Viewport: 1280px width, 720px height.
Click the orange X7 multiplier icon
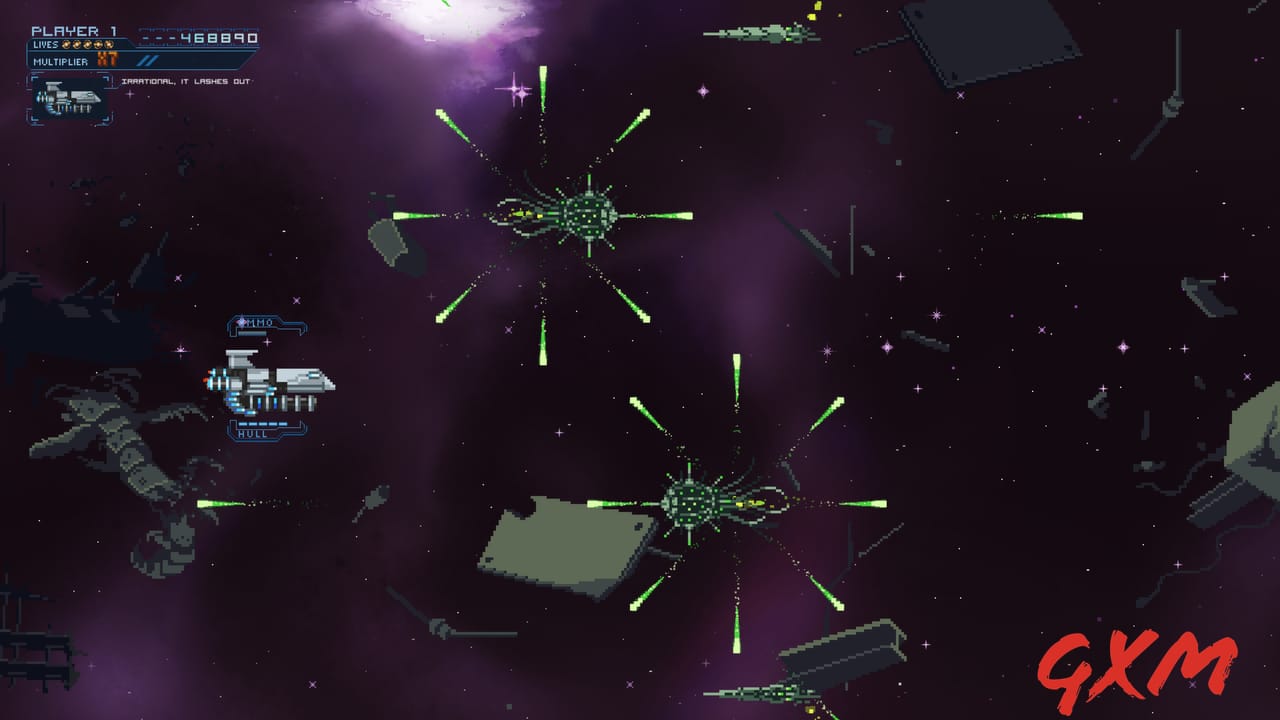point(107,60)
